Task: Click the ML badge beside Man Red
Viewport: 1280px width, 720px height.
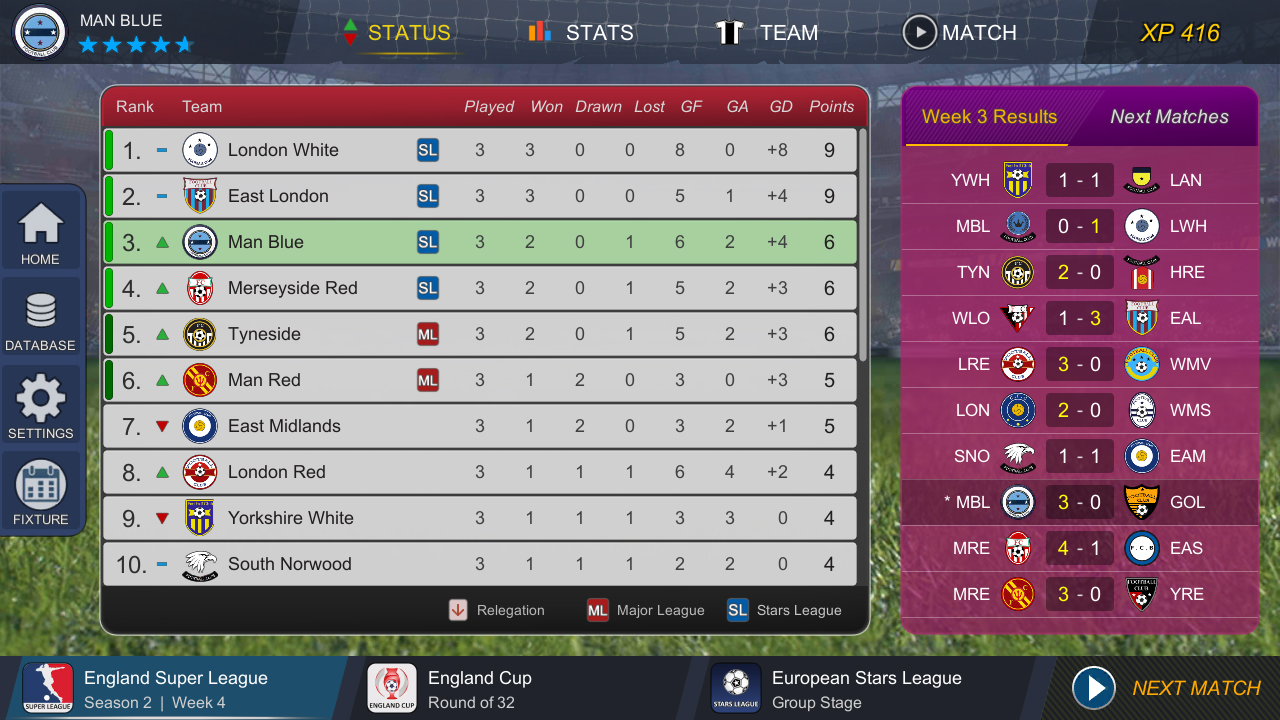Action: (x=428, y=380)
